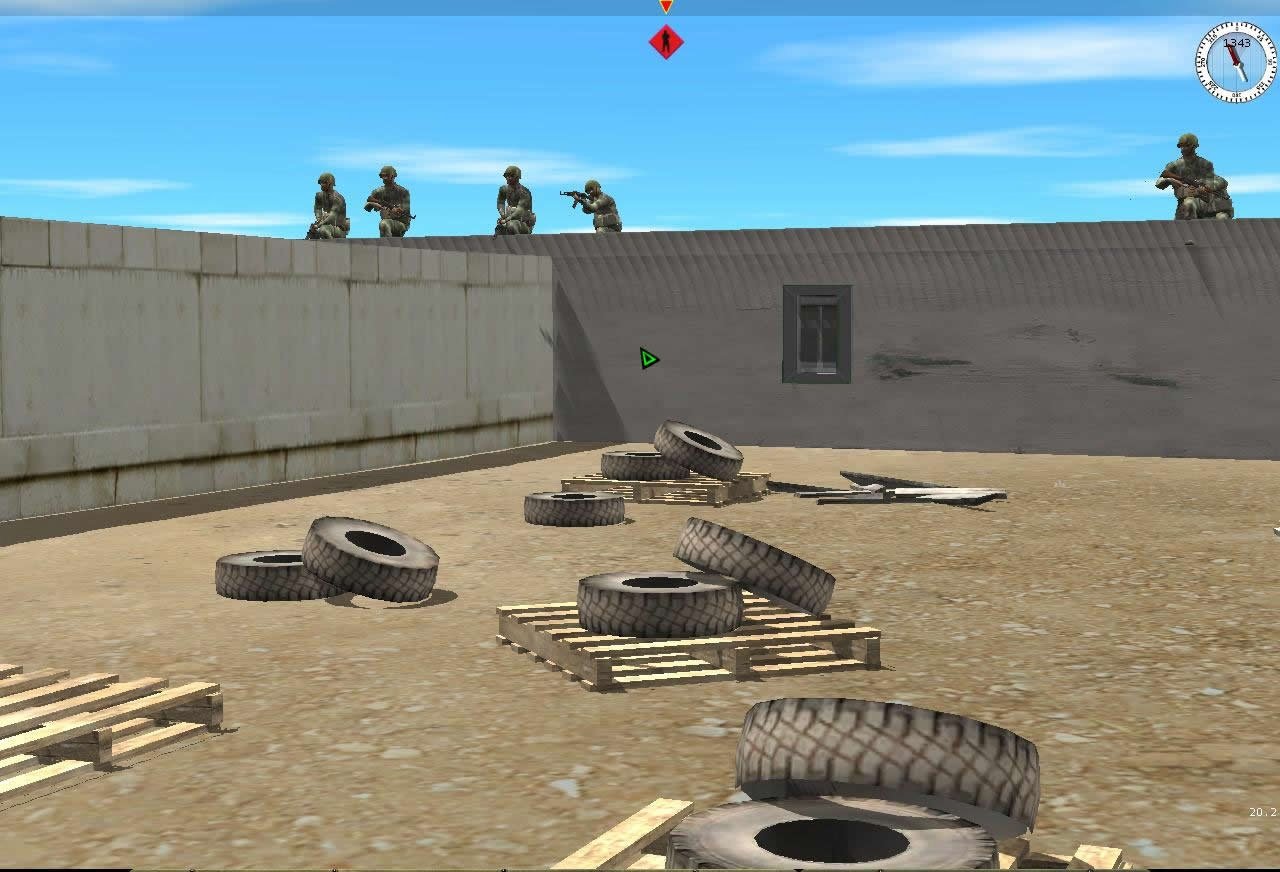The height and width of the screenshot is (872, 1280).
Task: Click the green arrow waypoint indicator on wall
Action: 646,359
